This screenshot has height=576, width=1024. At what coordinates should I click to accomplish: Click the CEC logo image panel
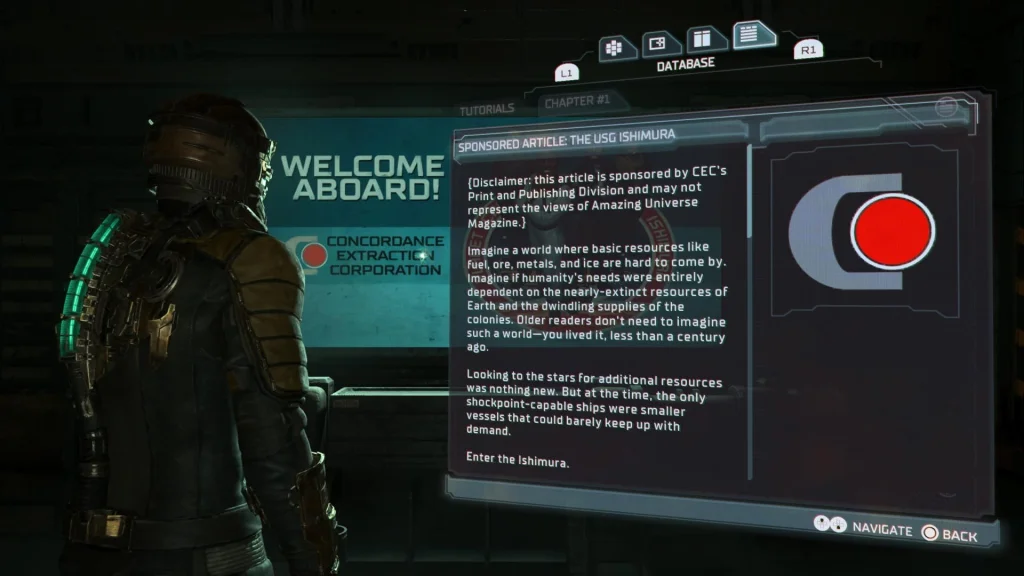[862, 232]
